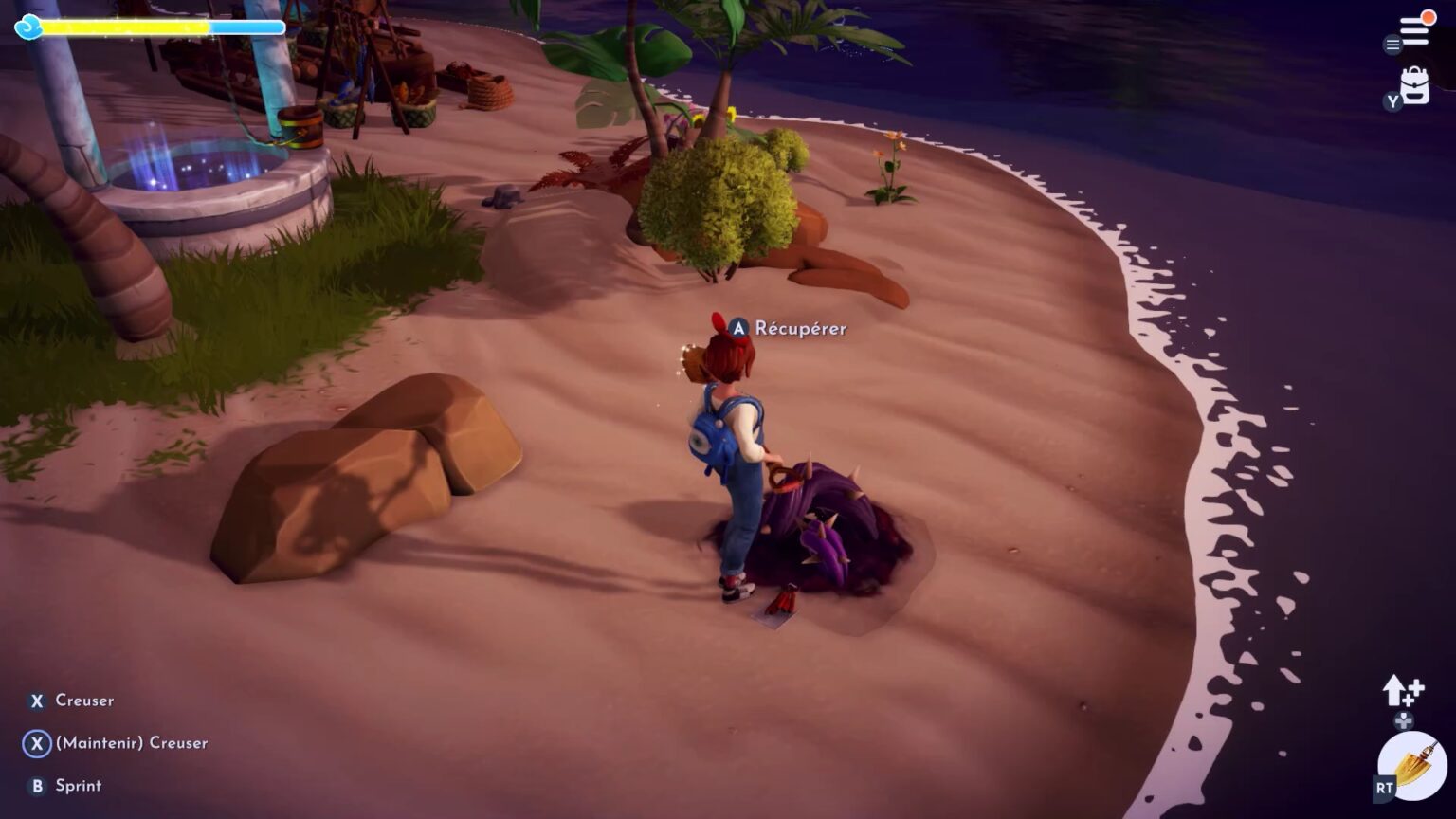Click the Sprint action label
1456x819 pixels.
coord(77,786)
